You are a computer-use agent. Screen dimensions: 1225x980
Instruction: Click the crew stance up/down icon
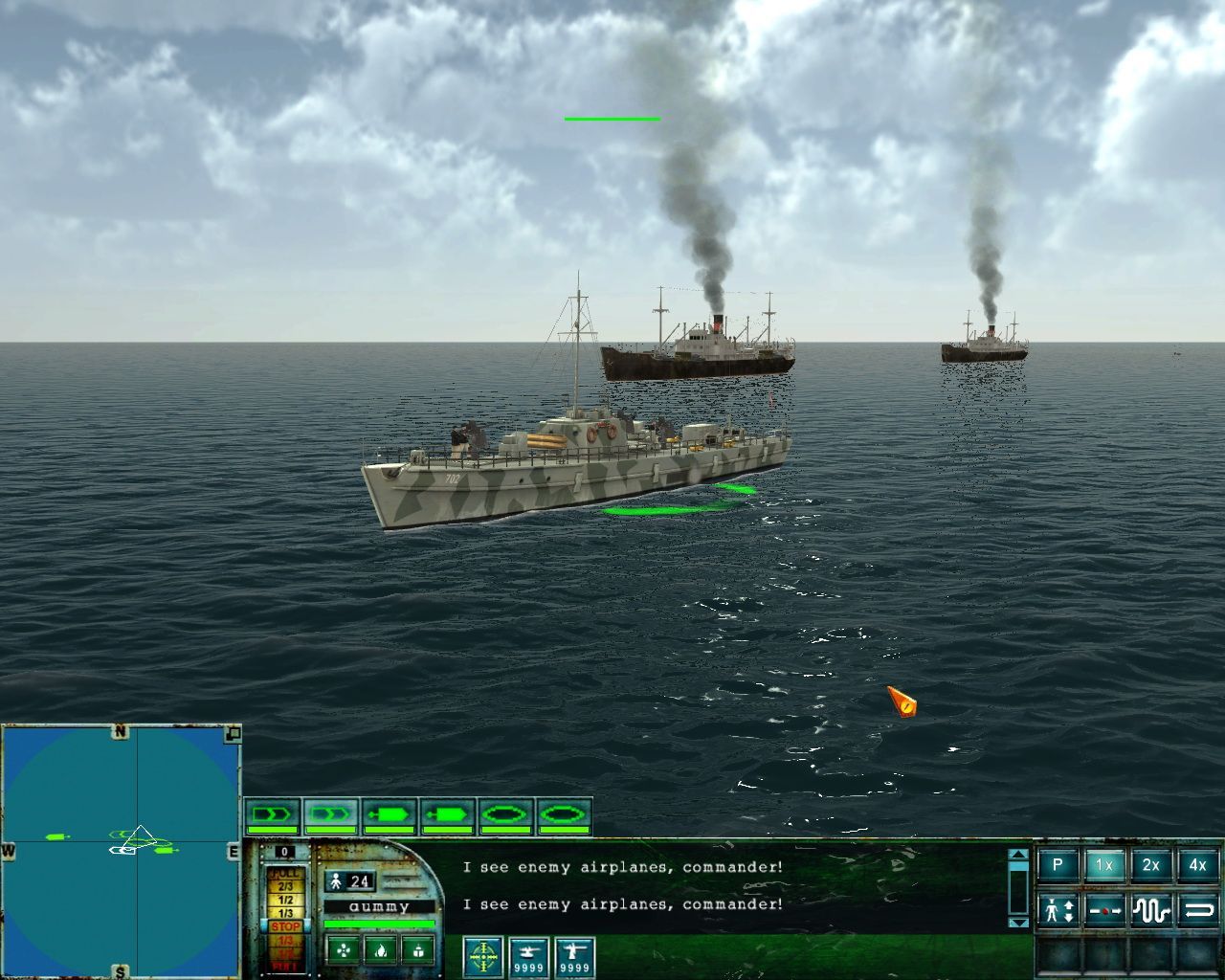point(1058,910)
